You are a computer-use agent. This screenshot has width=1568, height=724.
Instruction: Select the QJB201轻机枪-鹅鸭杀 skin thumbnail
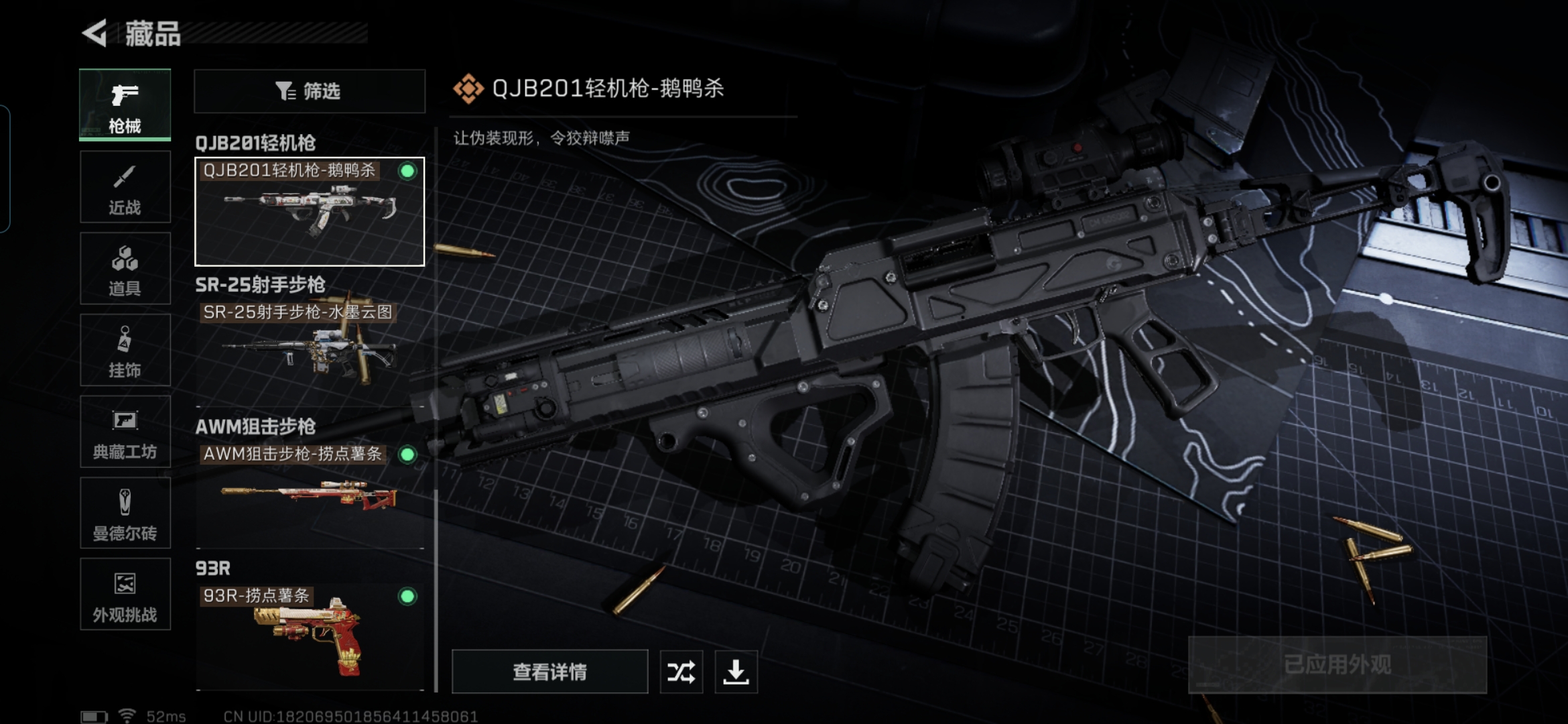pyautogui.click(x=310, y=212)
